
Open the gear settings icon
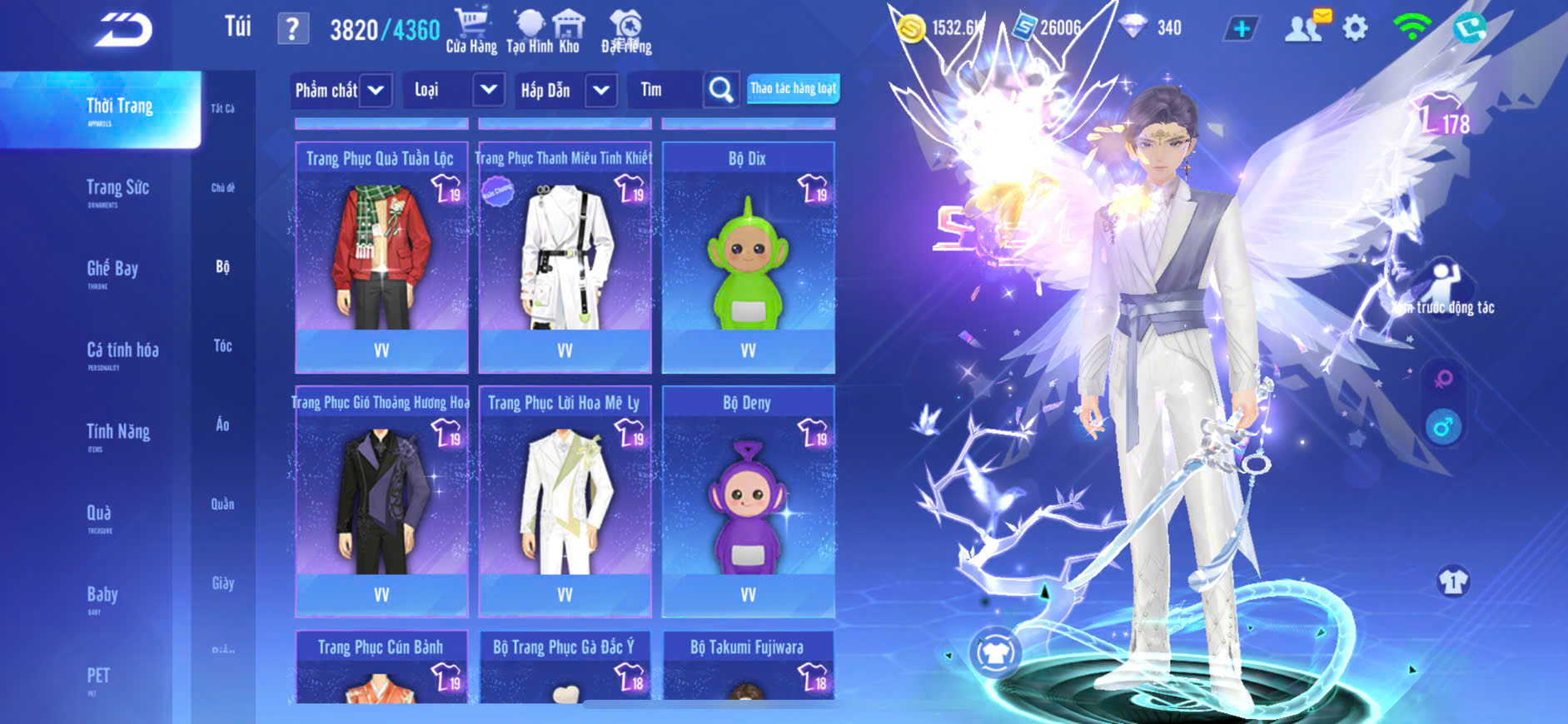(1355, 28)
